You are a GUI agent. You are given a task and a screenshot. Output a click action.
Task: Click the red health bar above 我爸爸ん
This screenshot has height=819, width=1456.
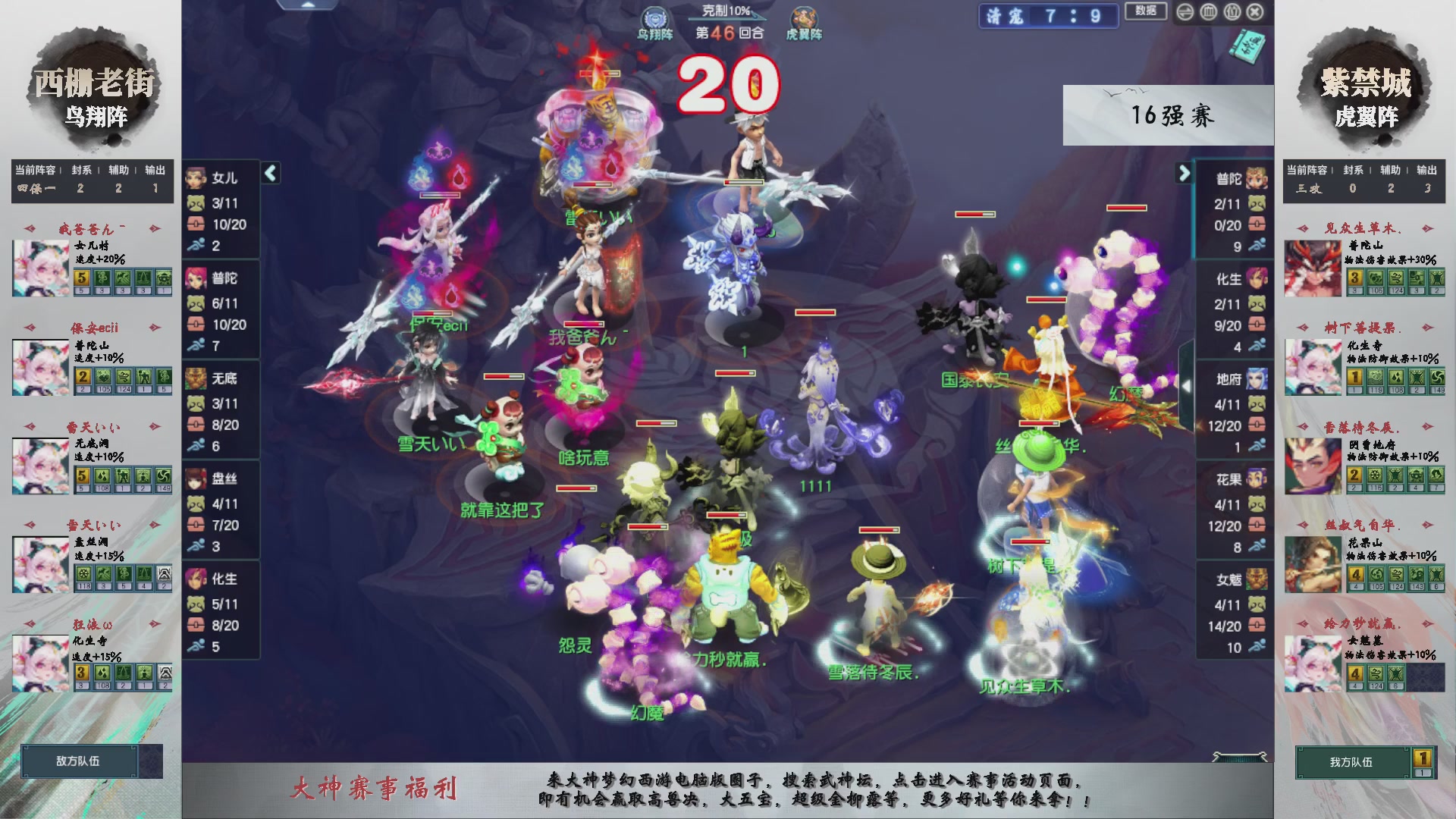coord(584,325)
